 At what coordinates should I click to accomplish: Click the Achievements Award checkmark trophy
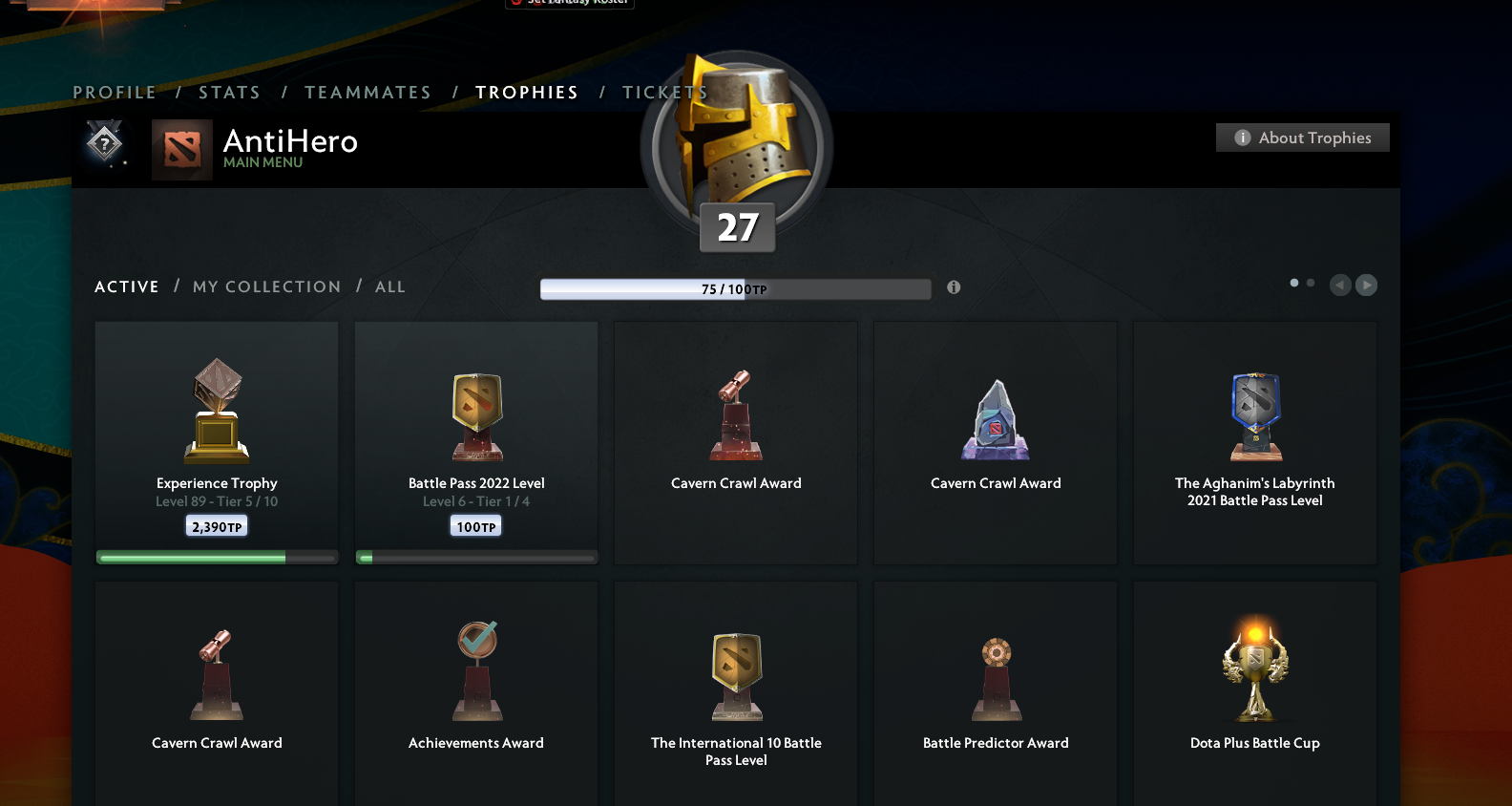click(475, 668)
